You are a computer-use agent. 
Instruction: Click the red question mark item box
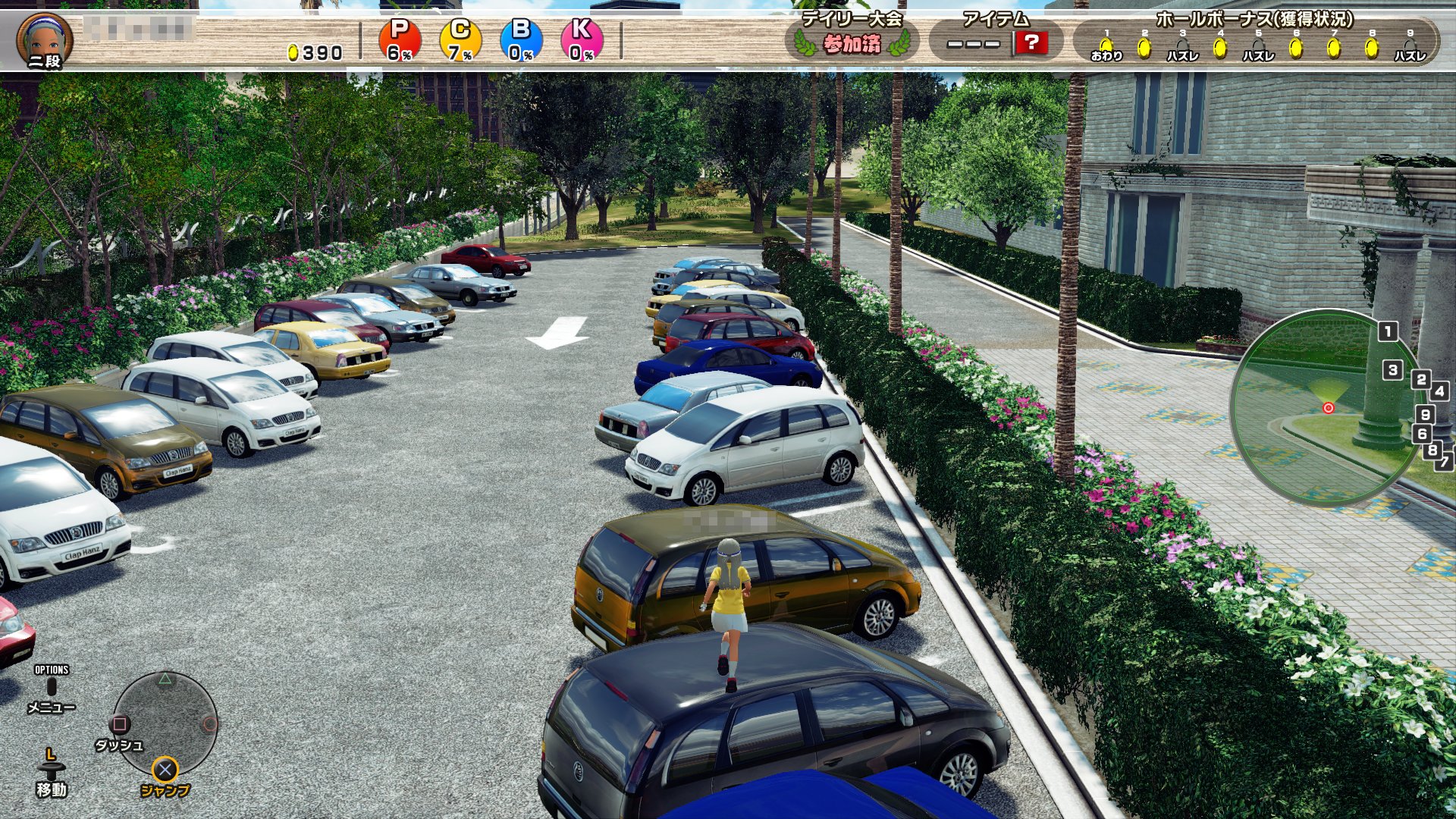1031,42
